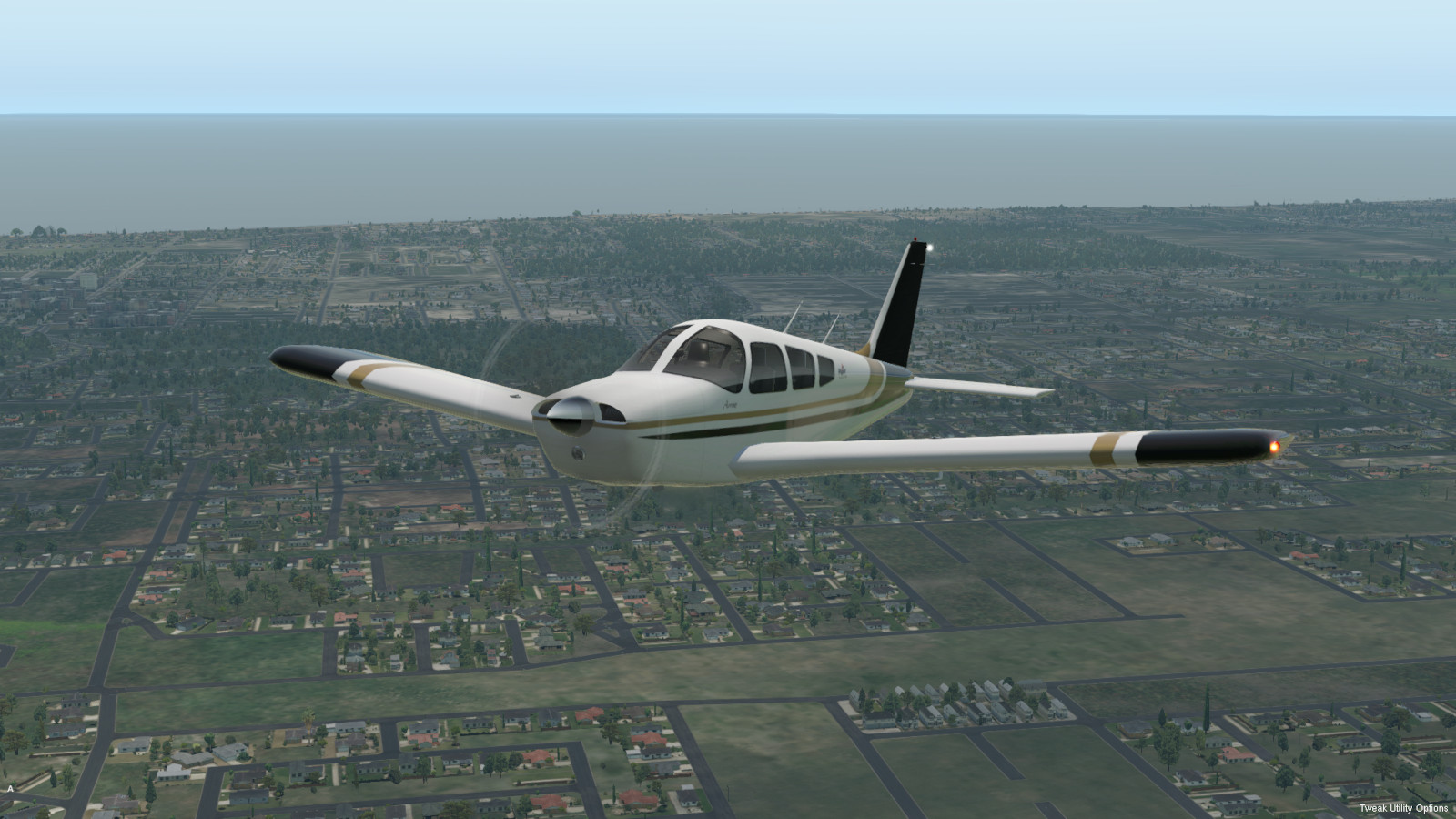Open the Tweak Utility Options
Screen dimensions: 1456x819
coord(1403,808)
